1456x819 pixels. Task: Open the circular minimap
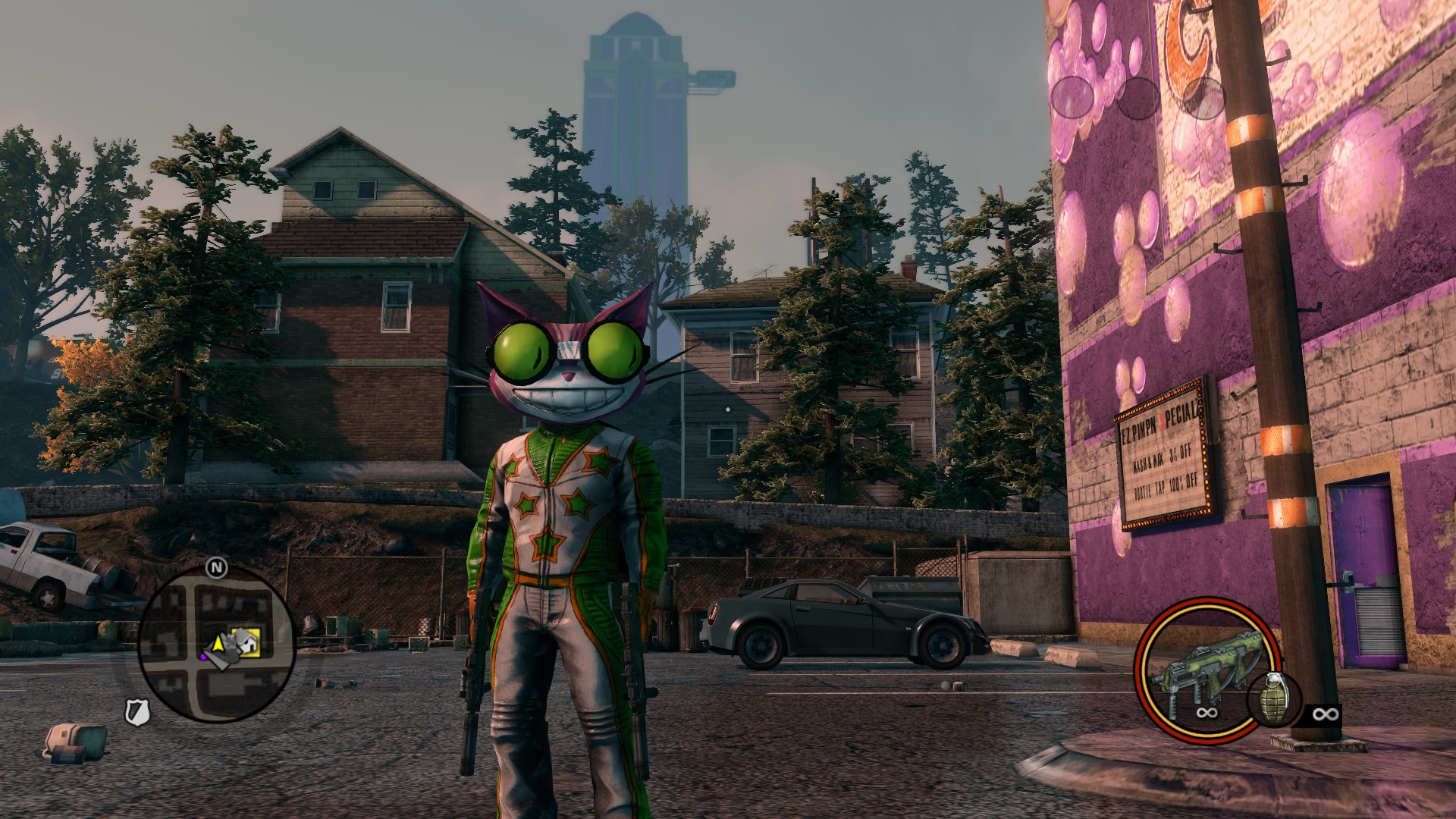click(x=217, y=646)
